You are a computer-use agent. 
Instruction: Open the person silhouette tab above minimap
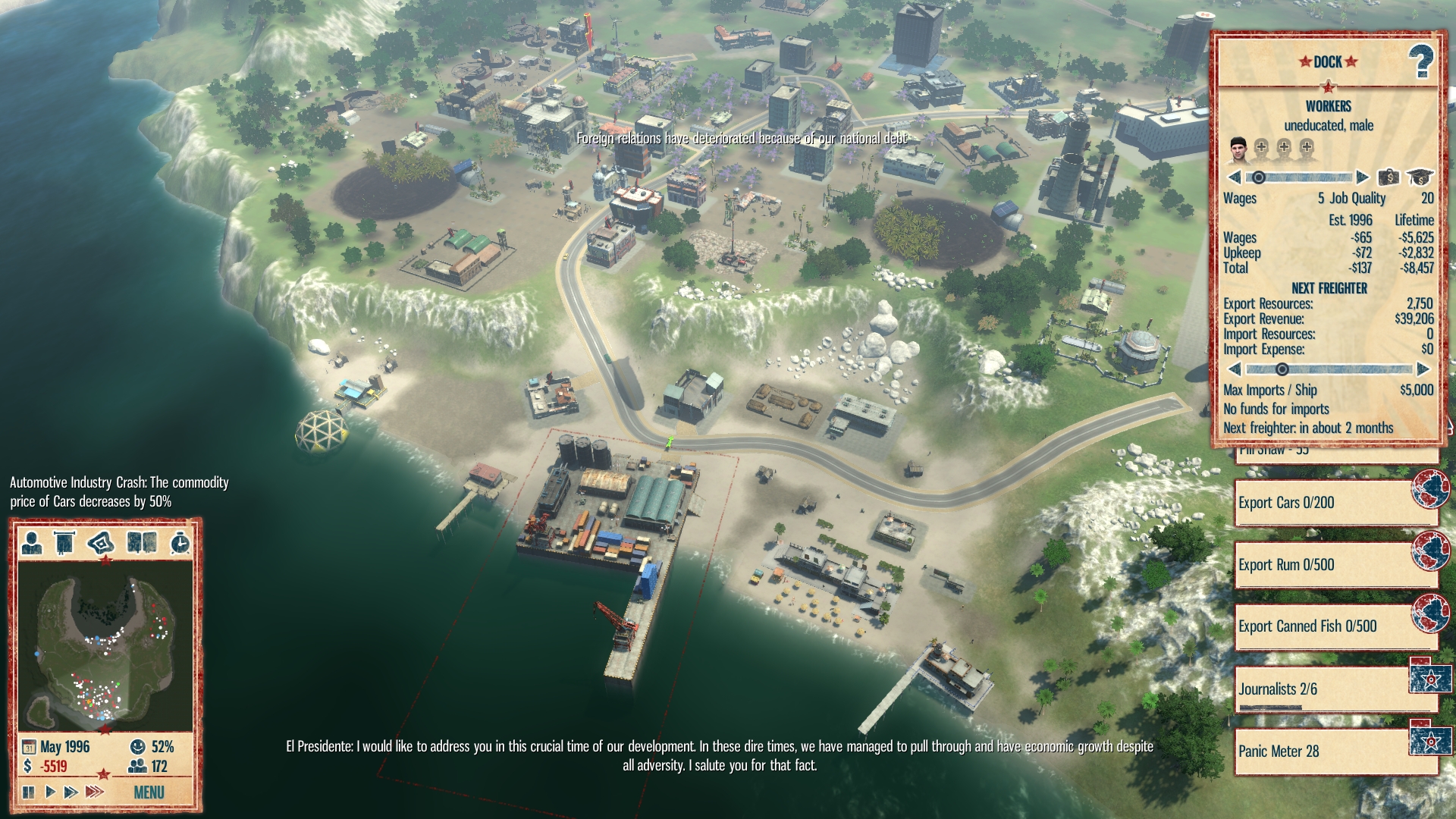coord(31,543)
